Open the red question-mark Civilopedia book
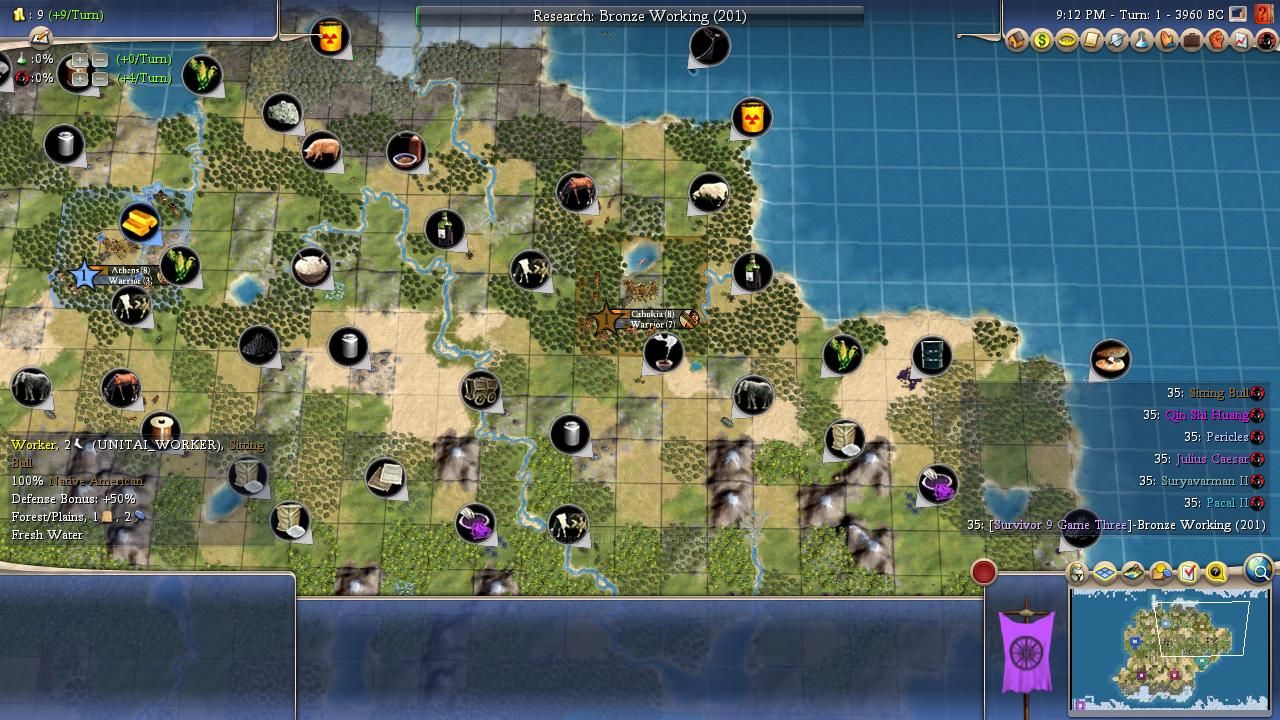This screenshot has height=720, width=1280. 1263,15
